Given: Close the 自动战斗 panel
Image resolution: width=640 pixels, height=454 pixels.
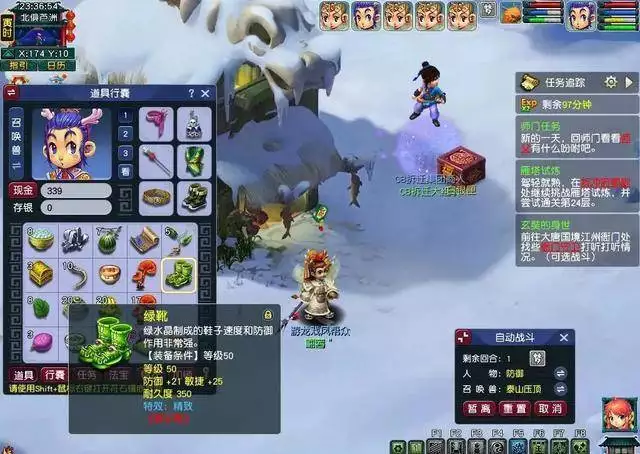Looking at the screenshot, I should tap(565, 337).
